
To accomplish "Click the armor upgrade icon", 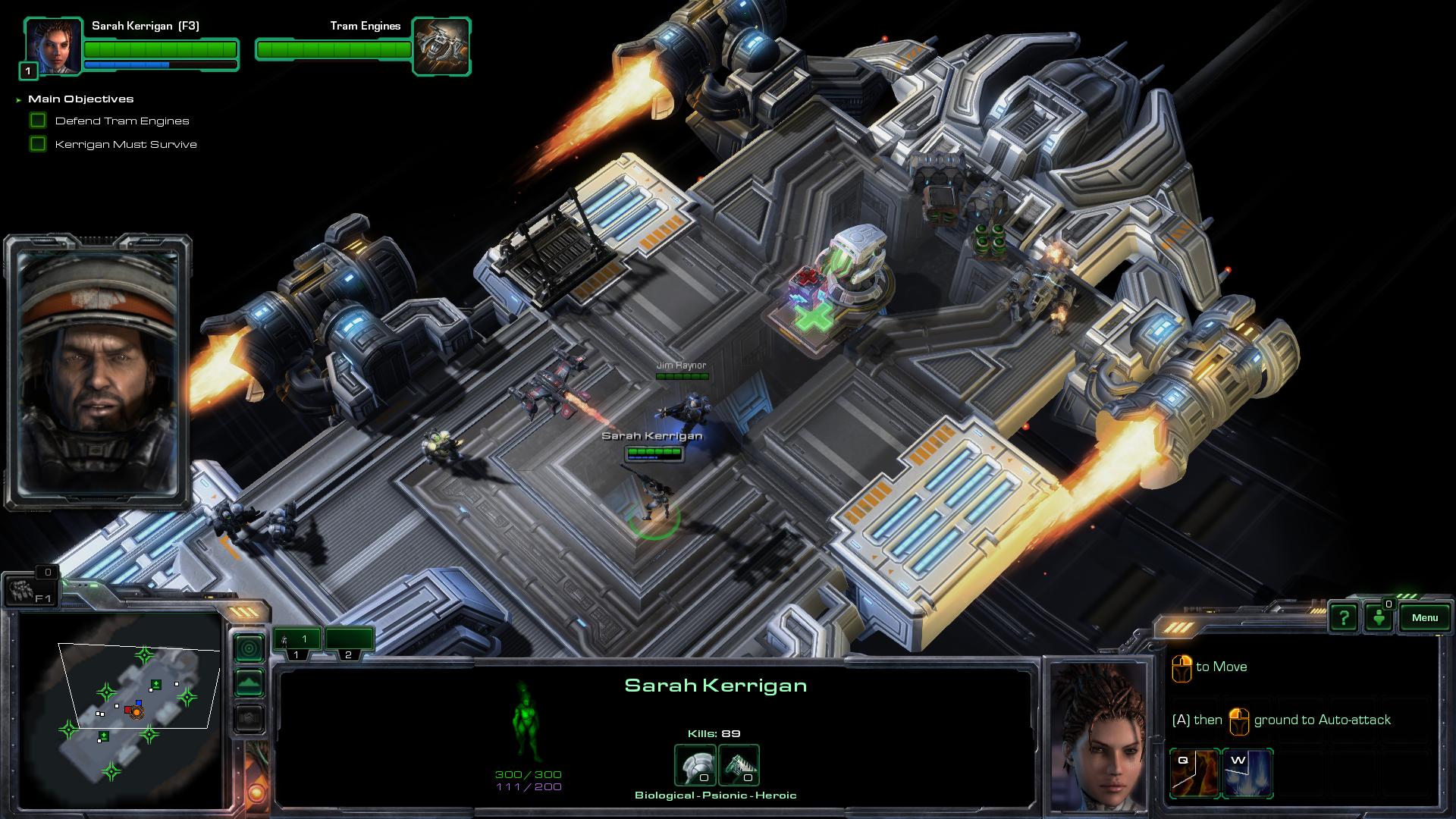I will pyautogui.click(x=695, y=764).
